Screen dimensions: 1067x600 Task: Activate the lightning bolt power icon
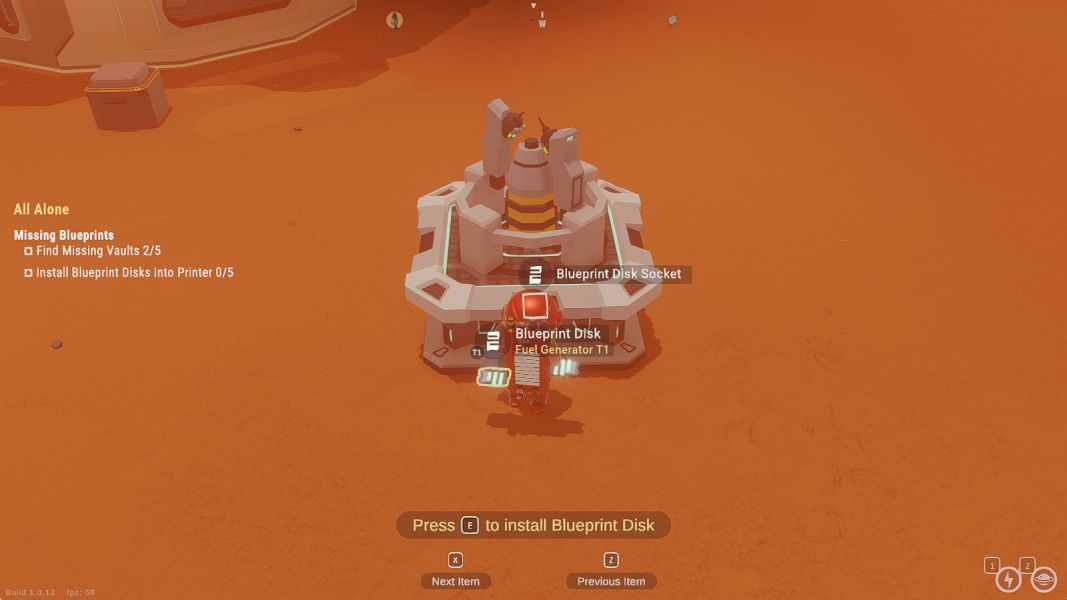coord(1009,579)
